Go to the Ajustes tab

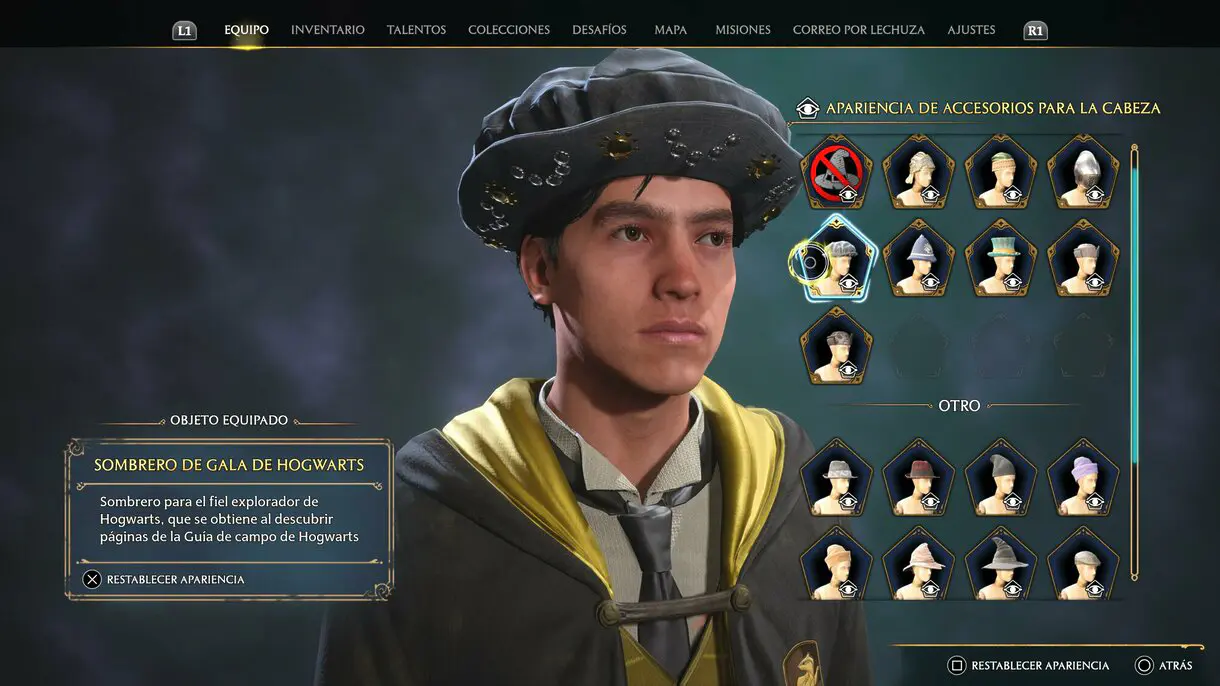point(971,30)
